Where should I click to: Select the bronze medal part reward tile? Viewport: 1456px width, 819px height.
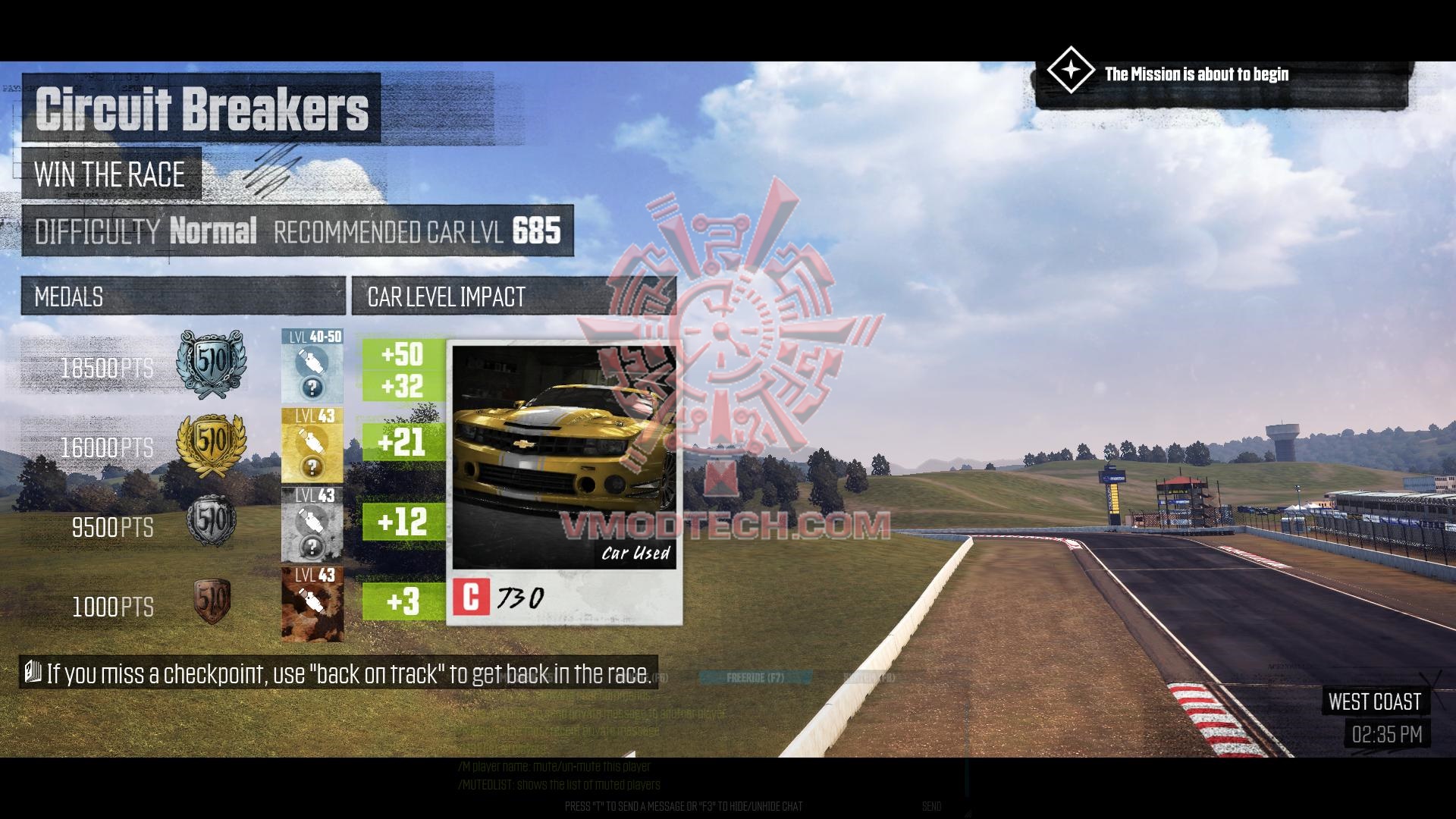coord(312,604)
